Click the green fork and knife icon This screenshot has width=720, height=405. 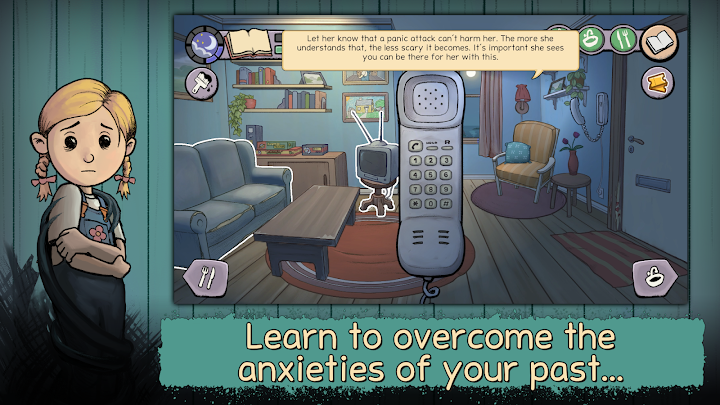(625, 42)
